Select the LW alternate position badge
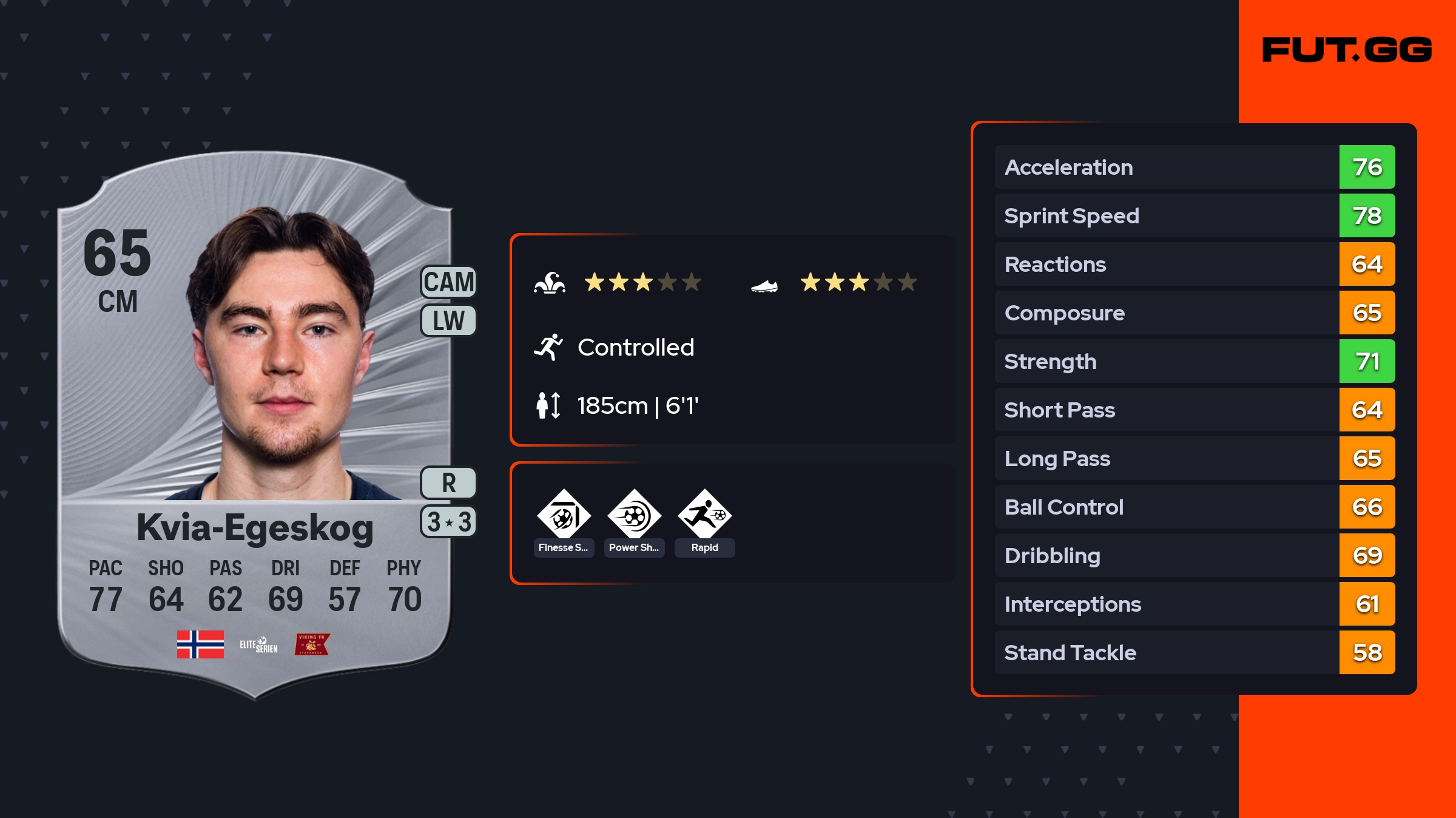This screenshot has height=818, width=1456. pyautogui.click(x=448, y=320)
